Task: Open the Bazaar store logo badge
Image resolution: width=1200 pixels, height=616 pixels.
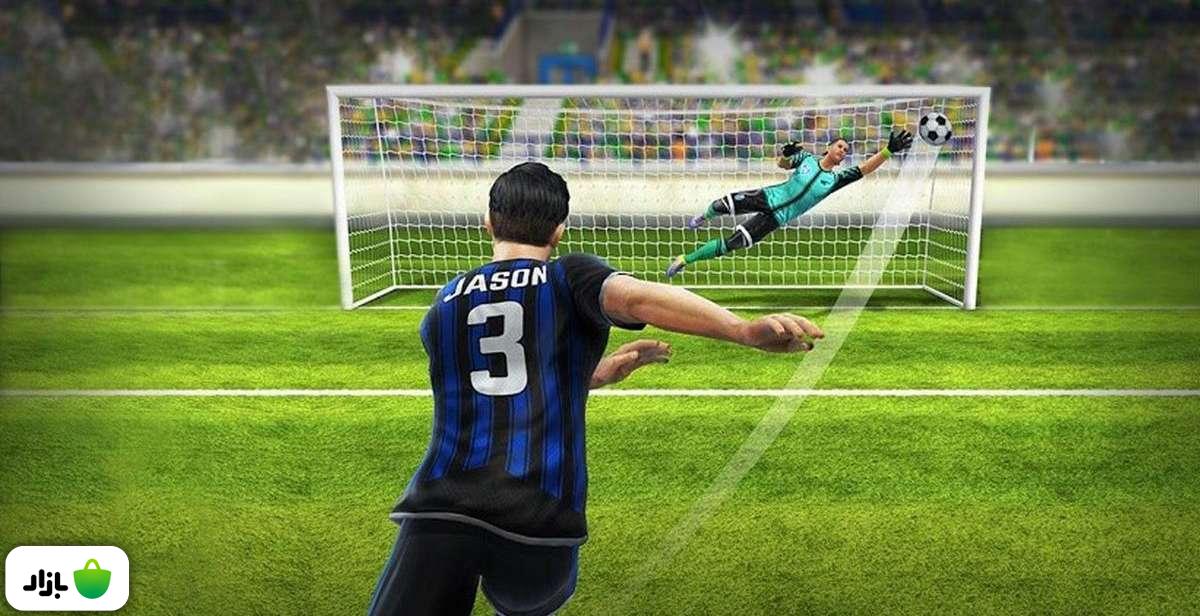Action: click(x=67, y=579)
